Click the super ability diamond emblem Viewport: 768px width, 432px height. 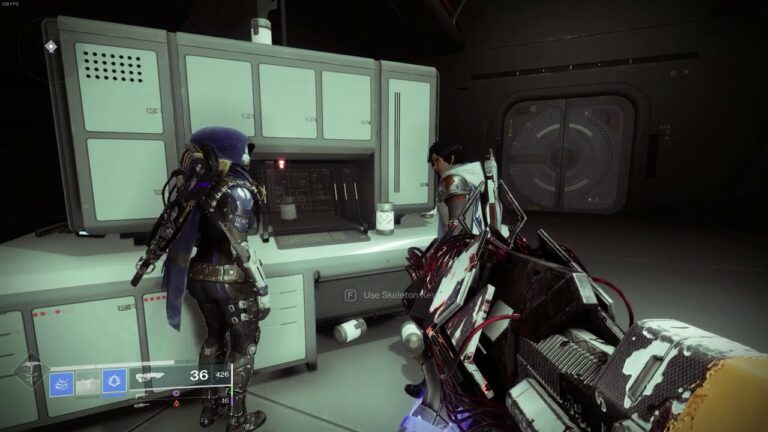click(x=28, y=375)
